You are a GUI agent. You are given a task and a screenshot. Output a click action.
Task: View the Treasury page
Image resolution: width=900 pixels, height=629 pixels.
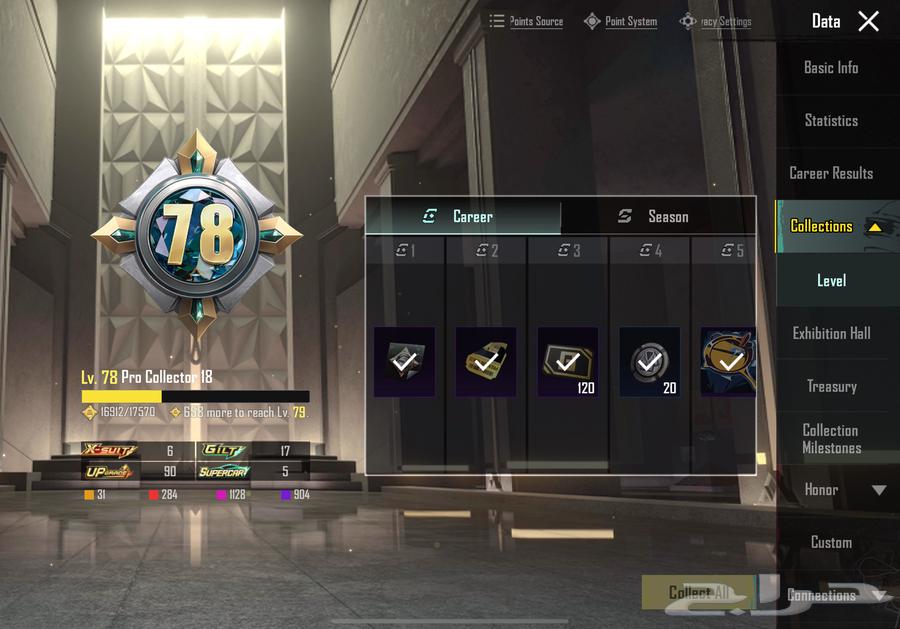coord(831,386)
